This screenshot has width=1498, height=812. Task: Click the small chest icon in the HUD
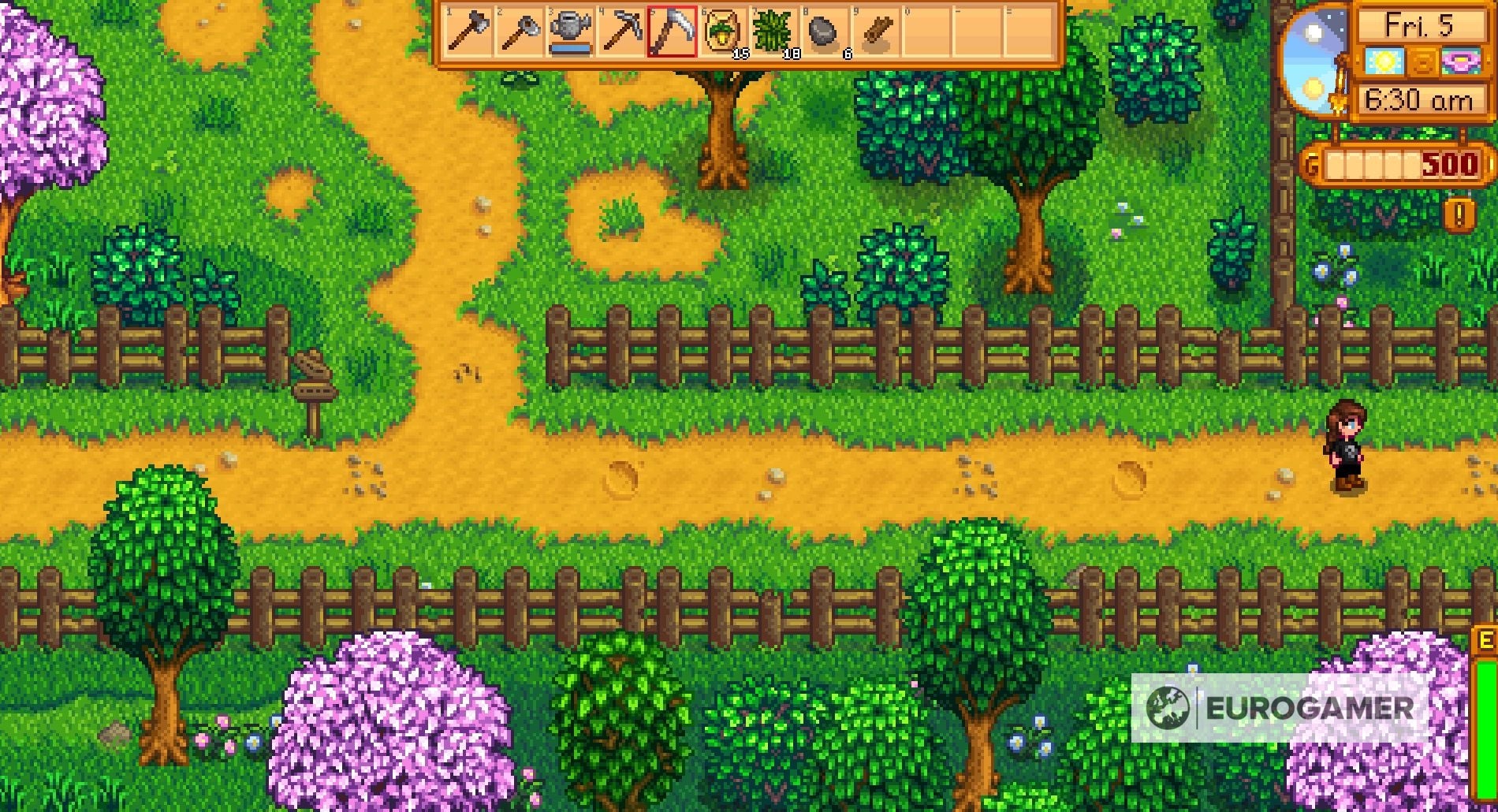tap(1424, 60)
